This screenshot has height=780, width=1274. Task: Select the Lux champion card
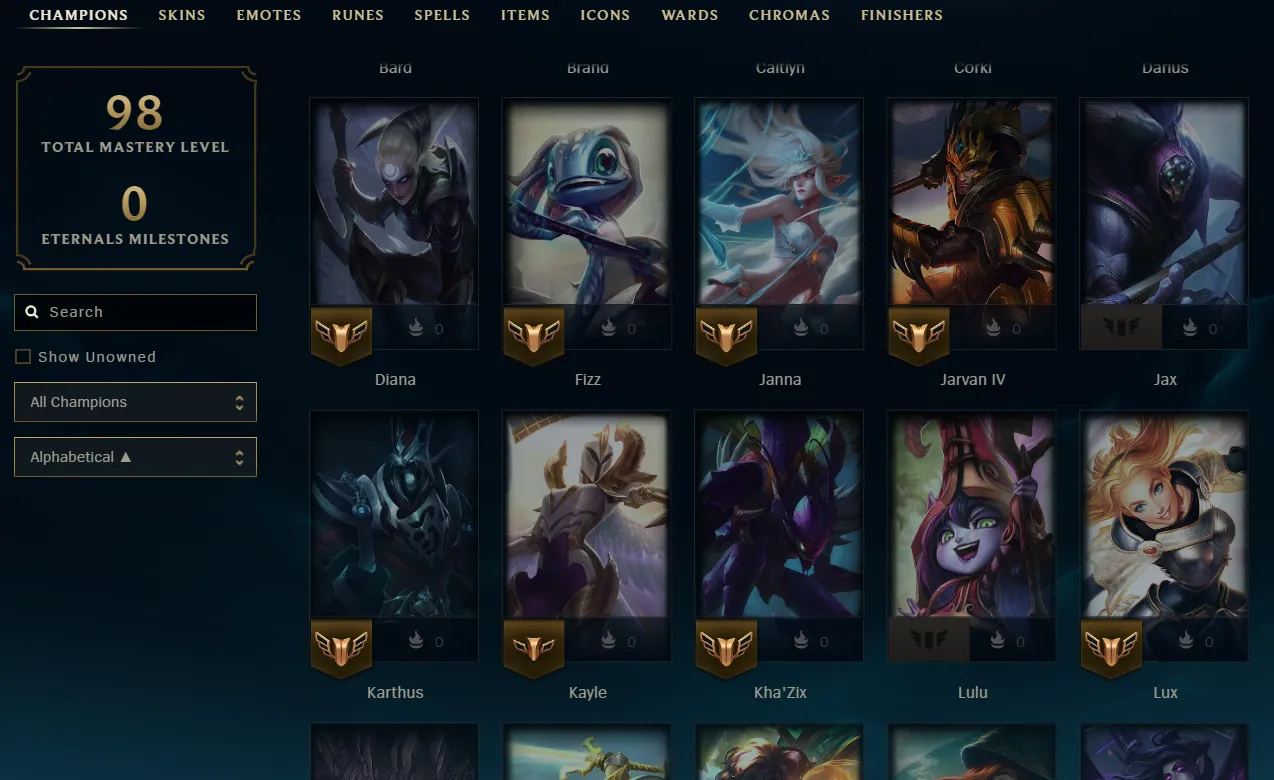tap(1164, 520)
